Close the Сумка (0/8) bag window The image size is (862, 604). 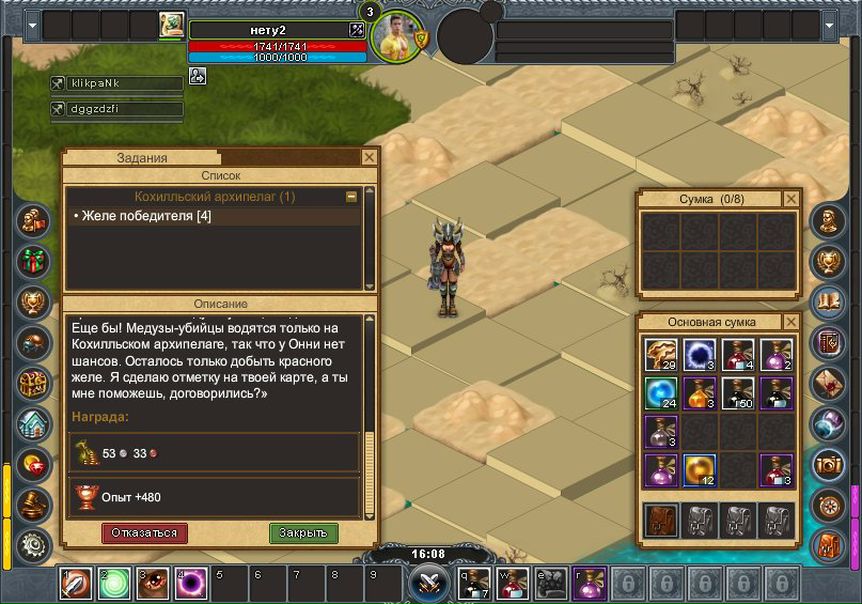click(791, 199)
